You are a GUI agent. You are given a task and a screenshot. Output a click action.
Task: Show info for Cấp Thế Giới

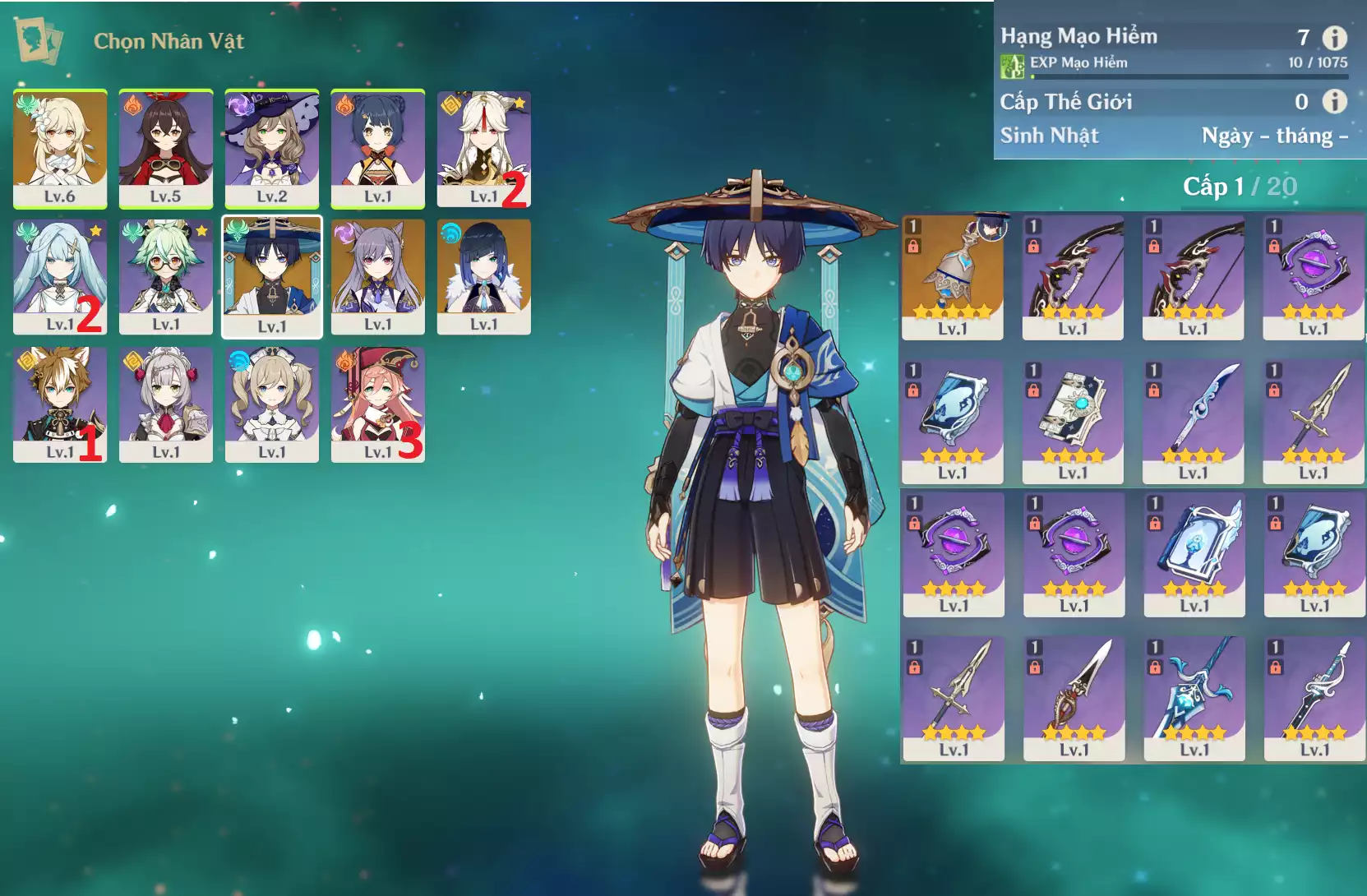[1335, 101]
